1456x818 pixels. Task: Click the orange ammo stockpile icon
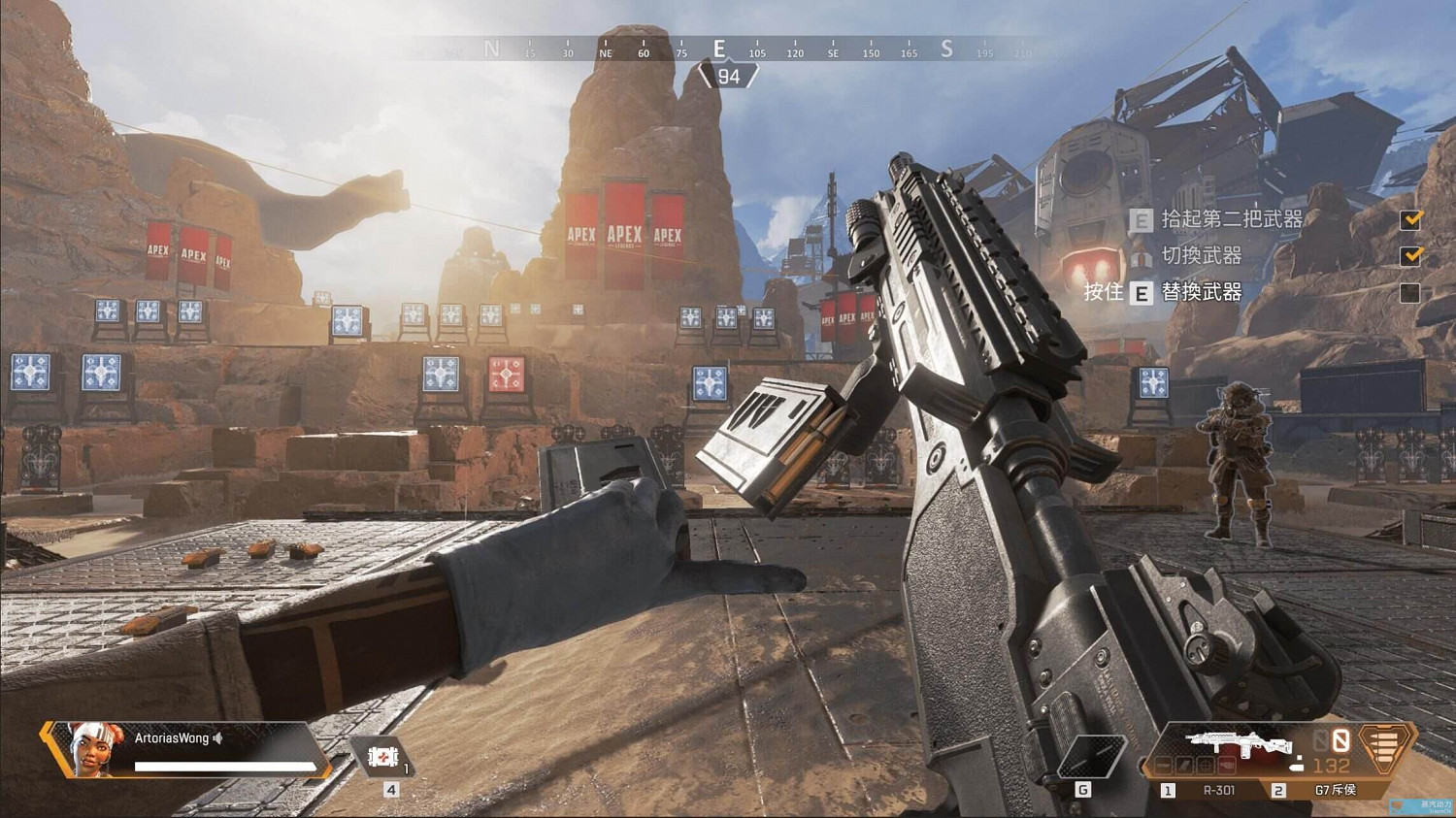pyautogui.click(x=1386, y=747)
